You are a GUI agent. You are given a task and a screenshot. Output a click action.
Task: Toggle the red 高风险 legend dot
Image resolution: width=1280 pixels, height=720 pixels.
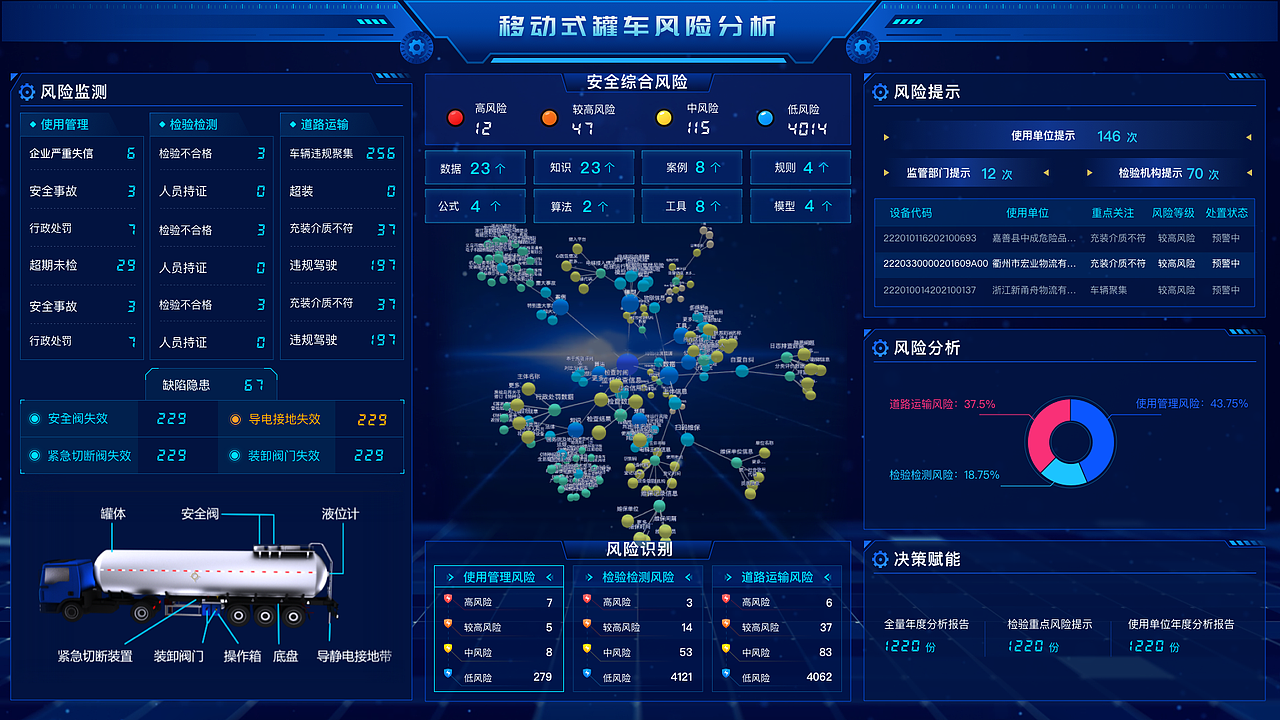456,117
